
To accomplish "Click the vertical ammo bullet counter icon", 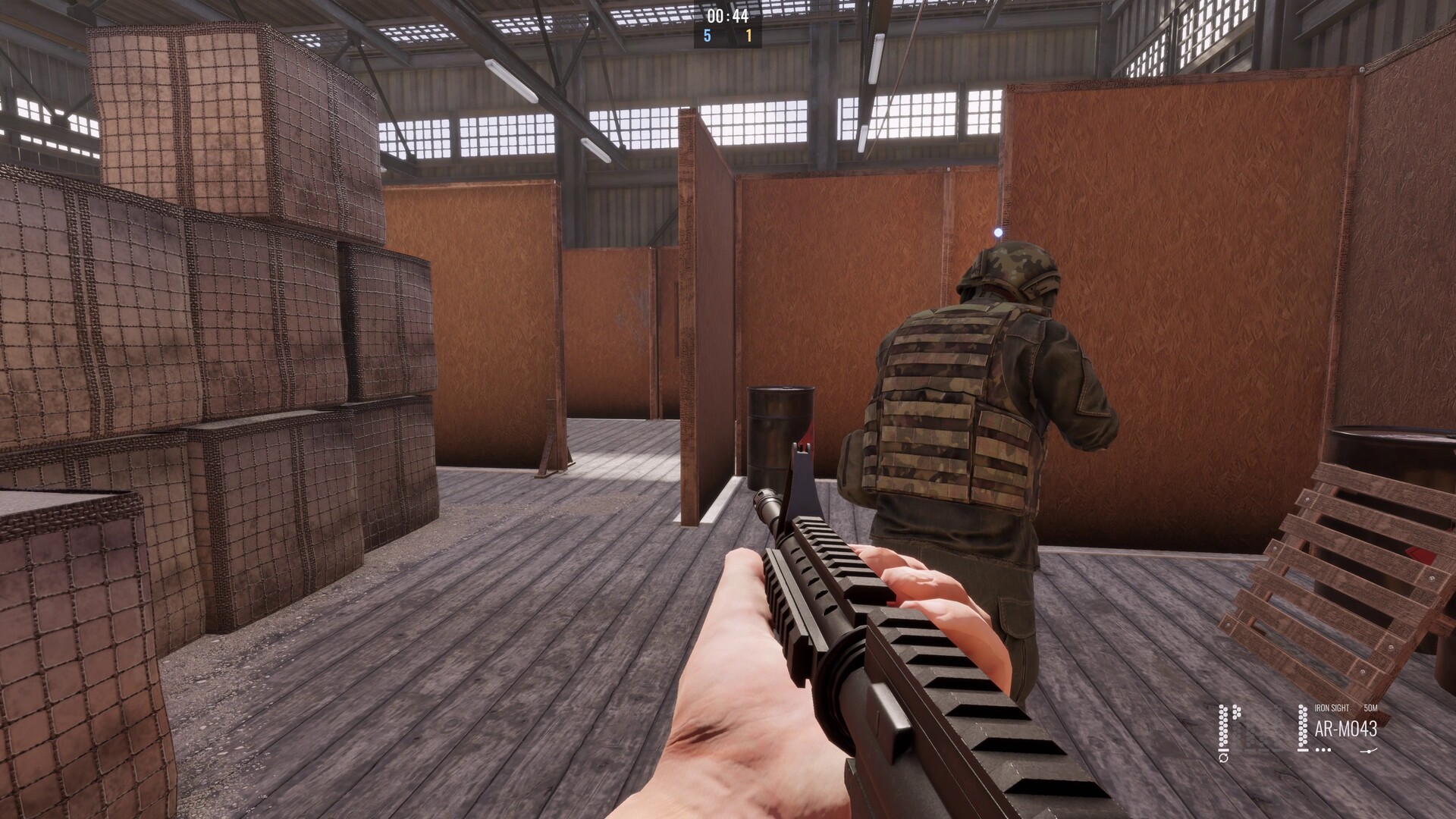I will pos(1303,726).
